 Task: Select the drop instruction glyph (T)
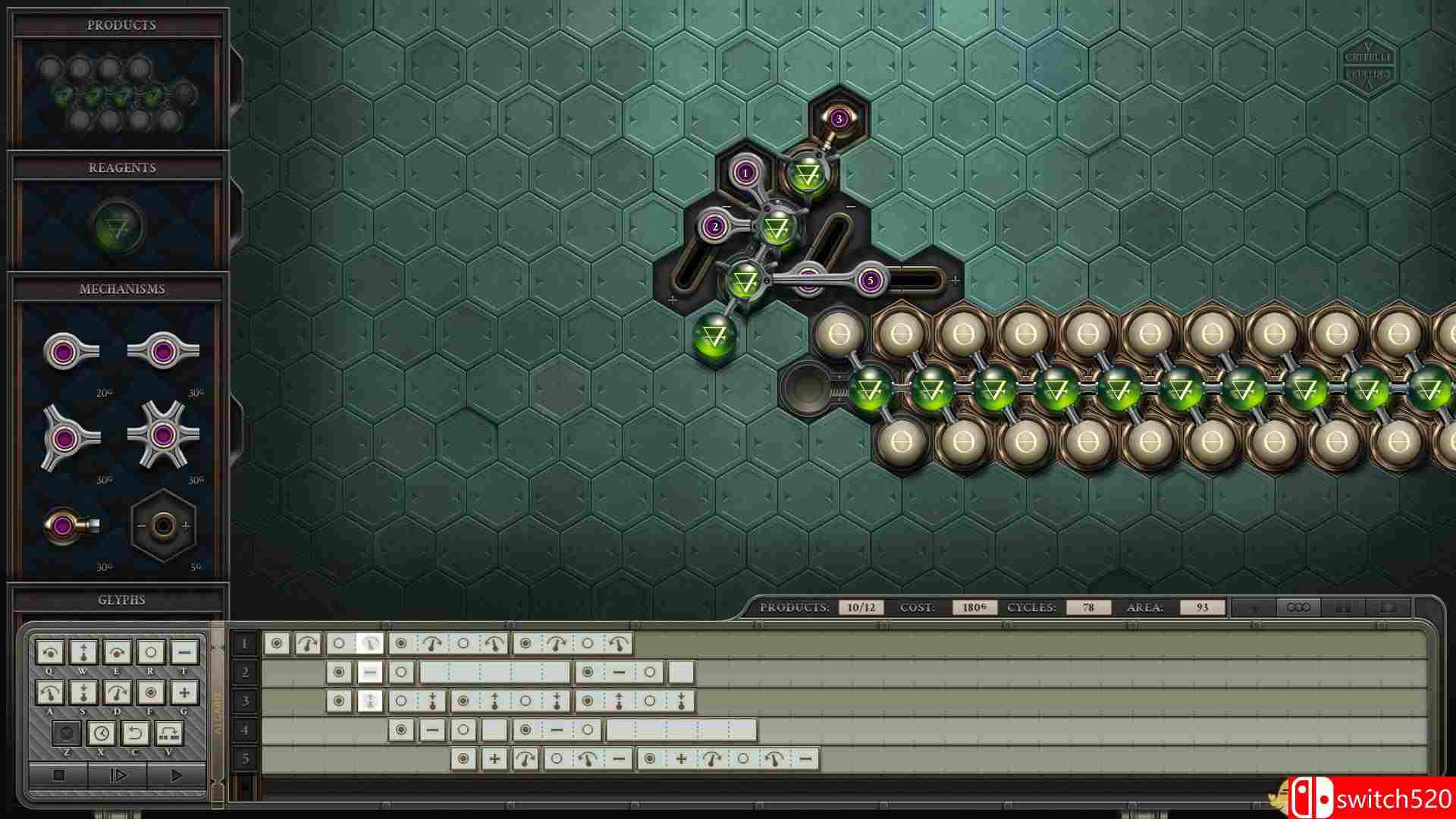[184, 652]
